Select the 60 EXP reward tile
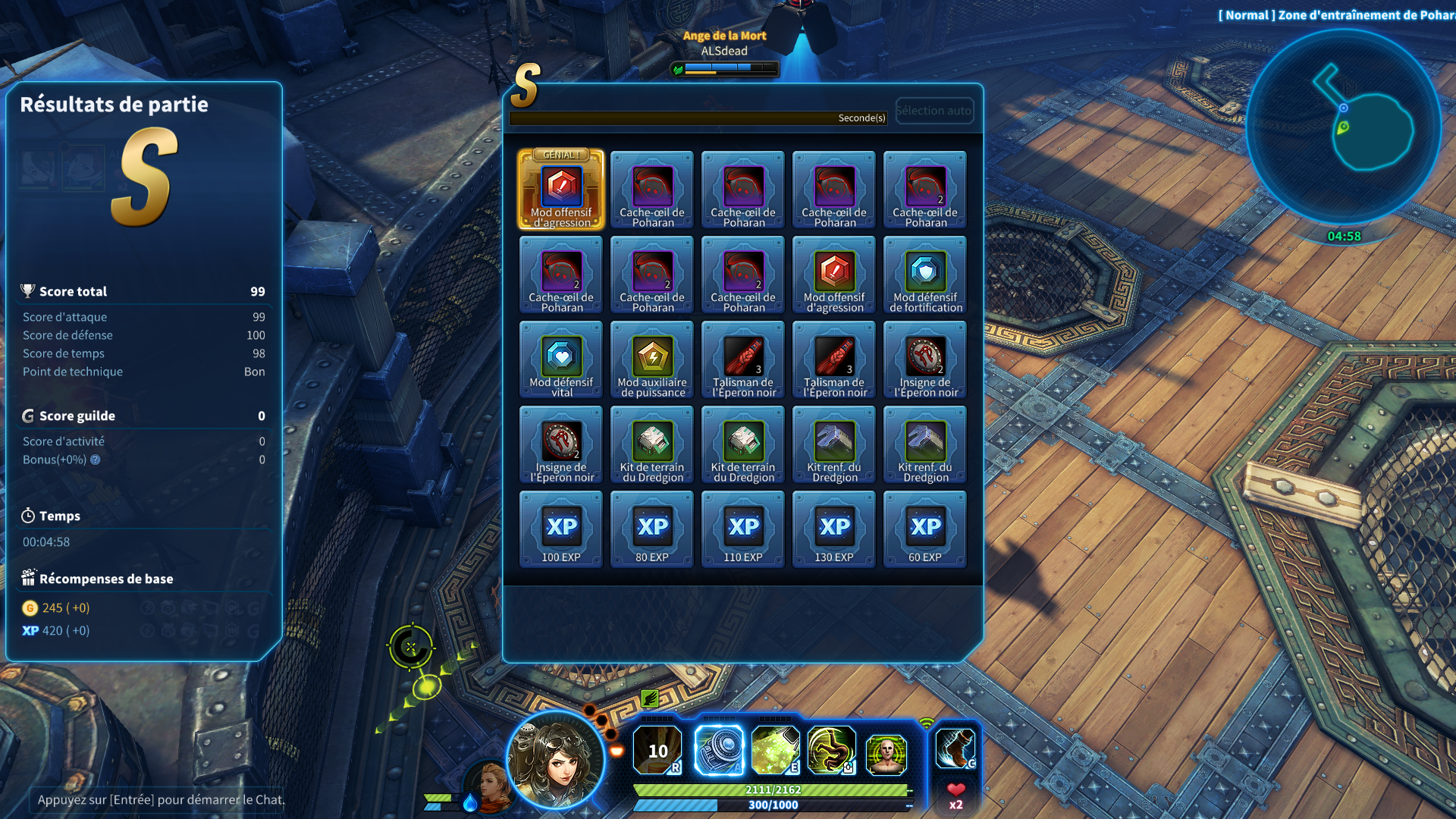This screenshot has height=819, width=1456. point(925,529)
